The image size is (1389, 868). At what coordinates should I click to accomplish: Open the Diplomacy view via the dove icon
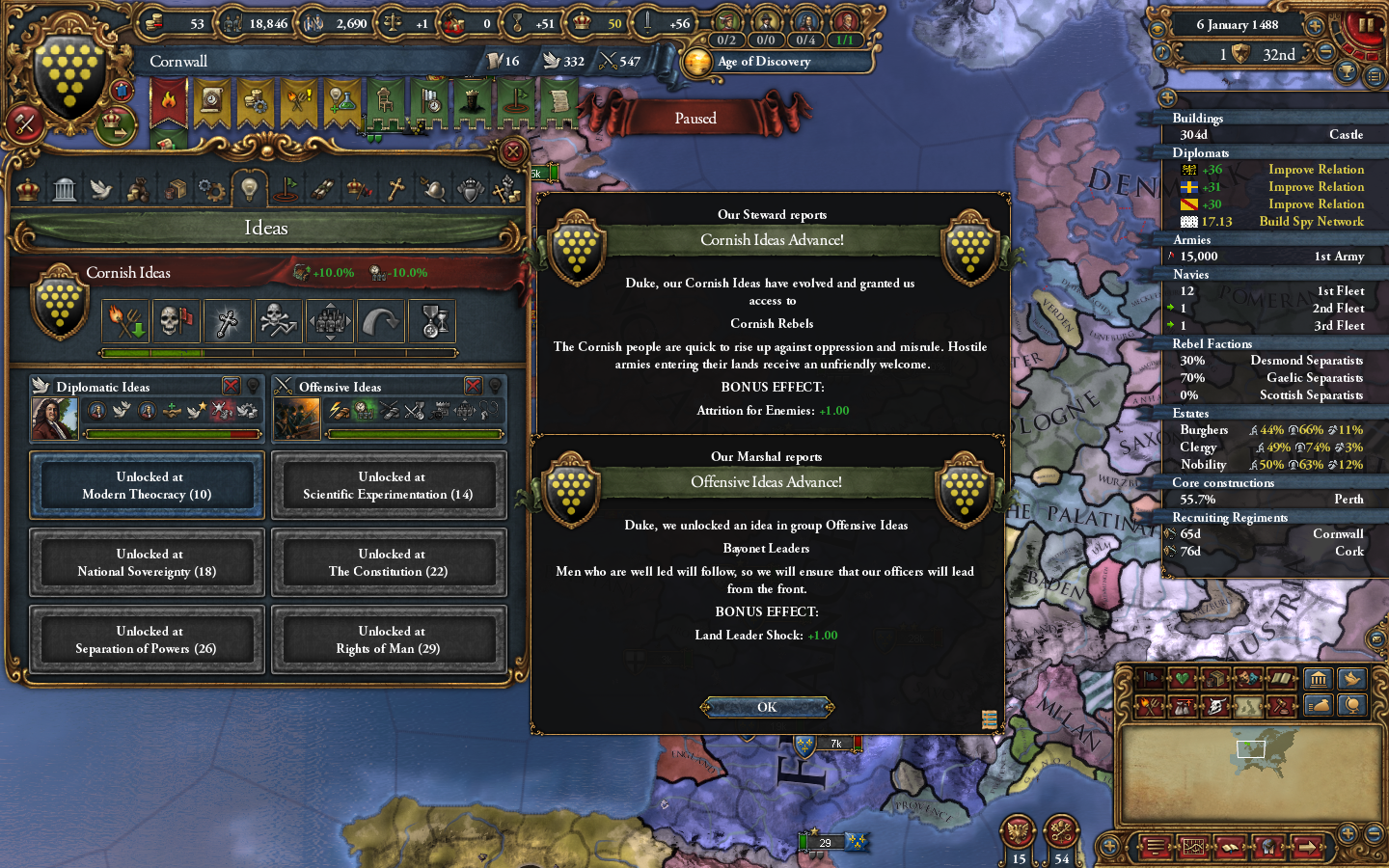[x=100, y=188]
